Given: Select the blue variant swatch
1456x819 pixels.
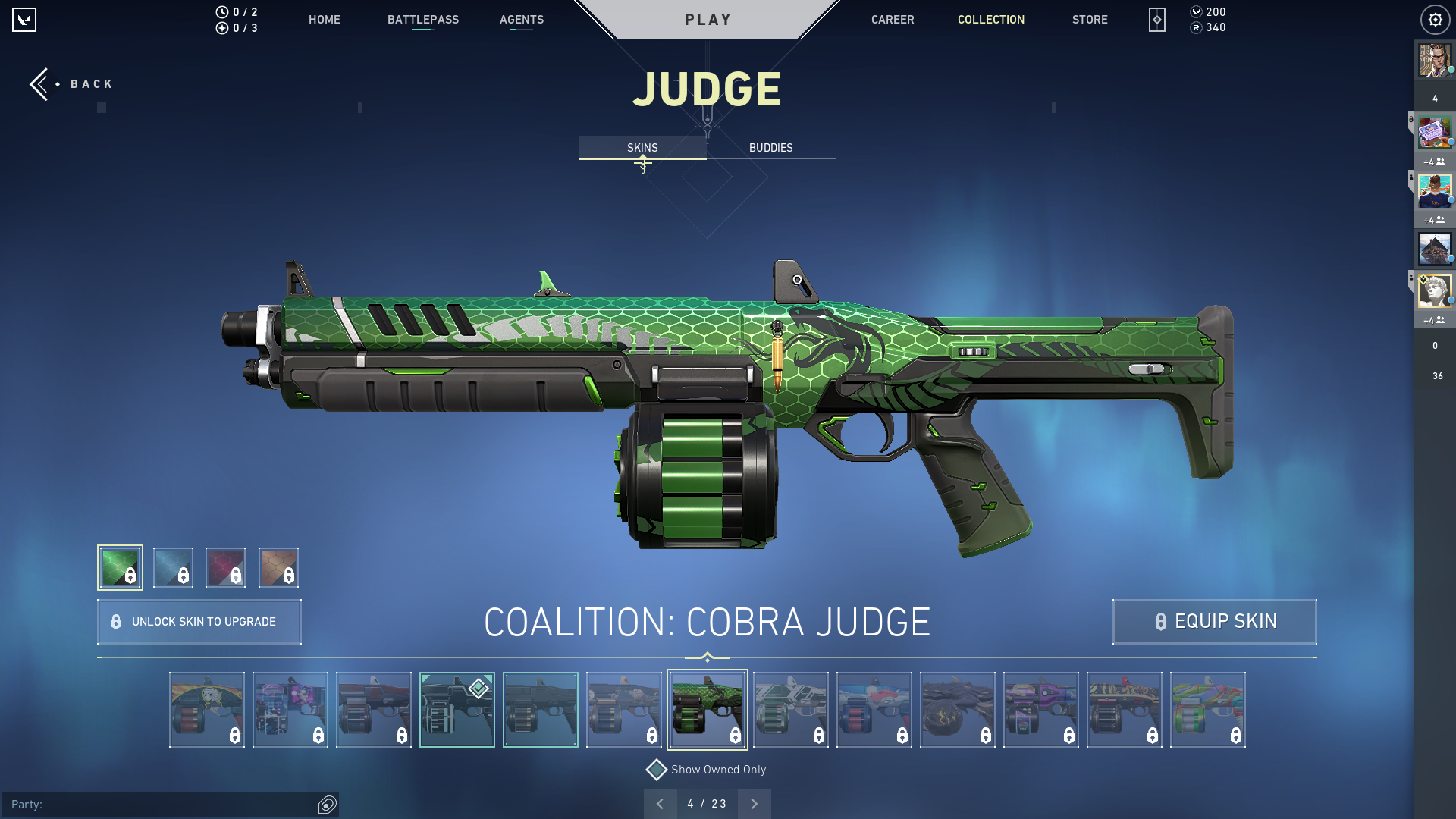Looking at the screenshot, I should [173, 566].
